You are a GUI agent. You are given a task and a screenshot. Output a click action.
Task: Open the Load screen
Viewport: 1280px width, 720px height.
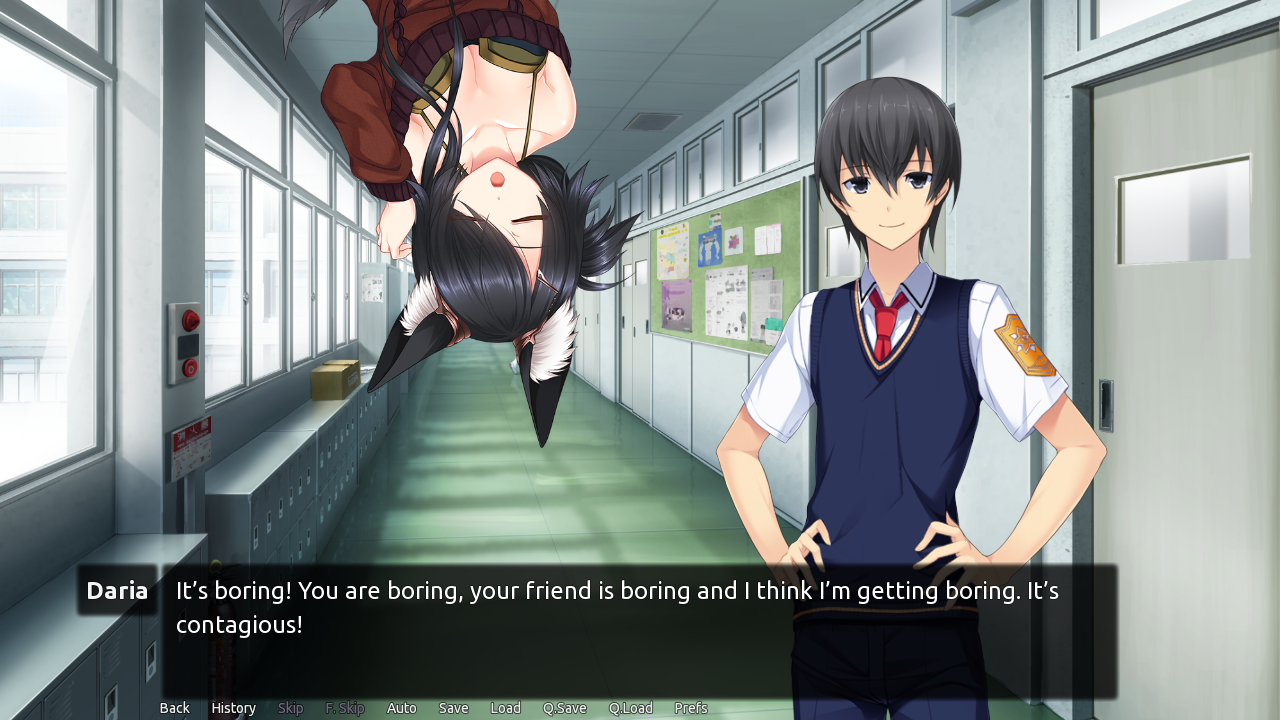(x=505, y=707)
